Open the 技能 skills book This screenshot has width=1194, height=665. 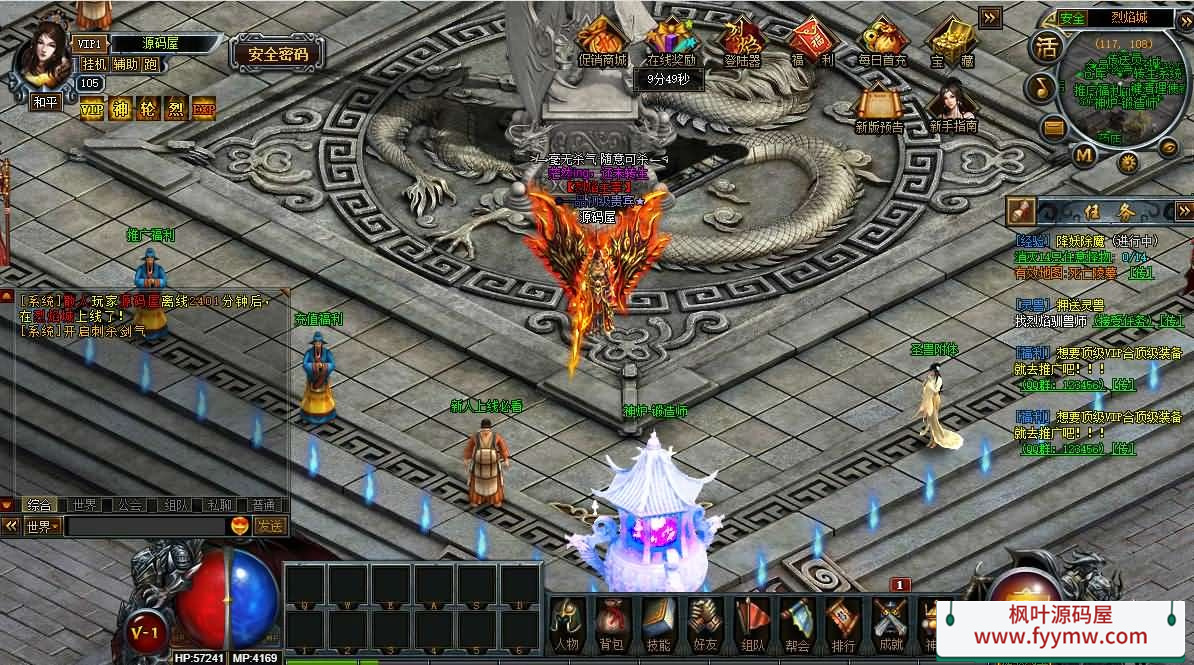tap(657, 623)
